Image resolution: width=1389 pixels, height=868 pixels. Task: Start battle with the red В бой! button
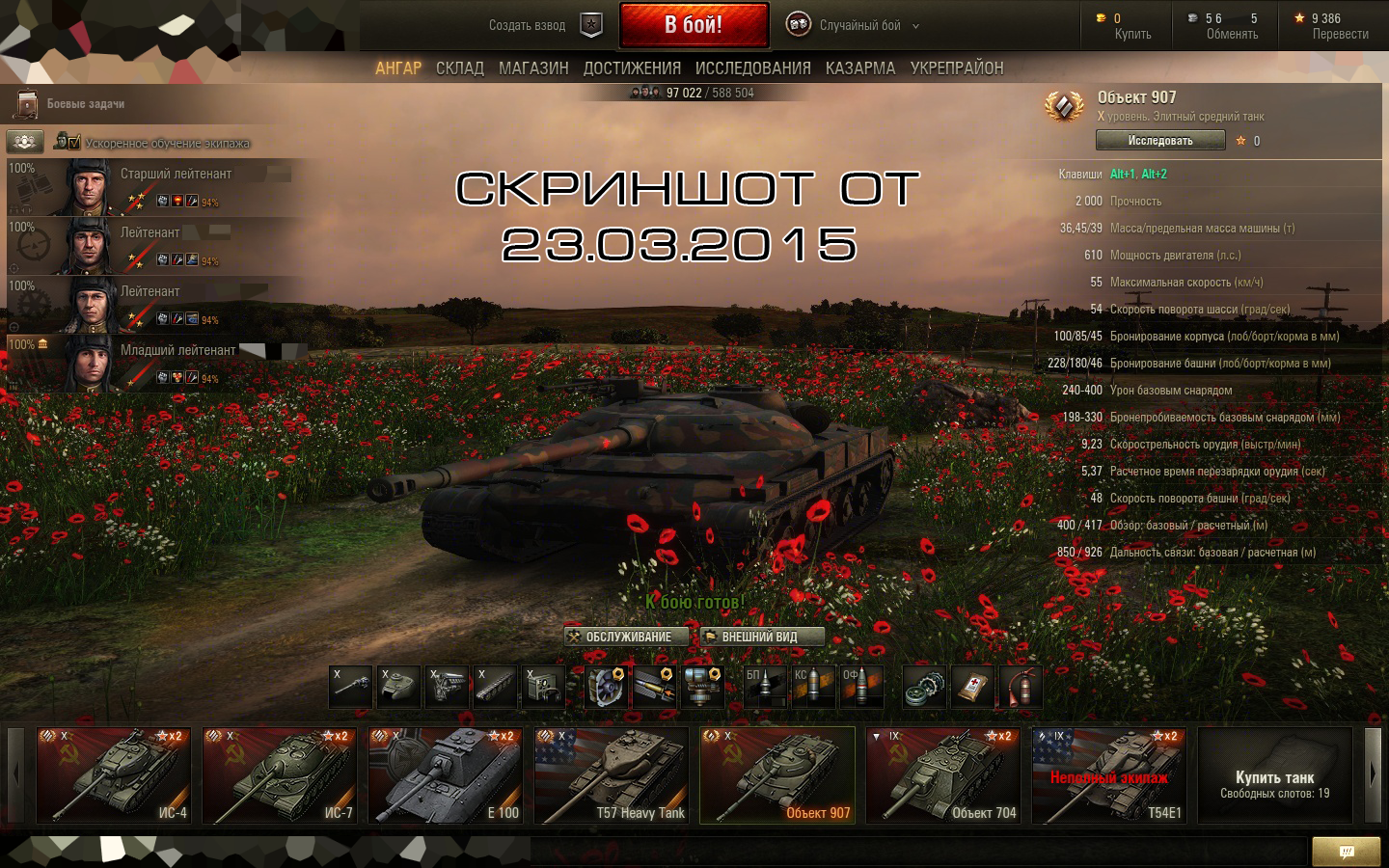click(x=694, y=25)
